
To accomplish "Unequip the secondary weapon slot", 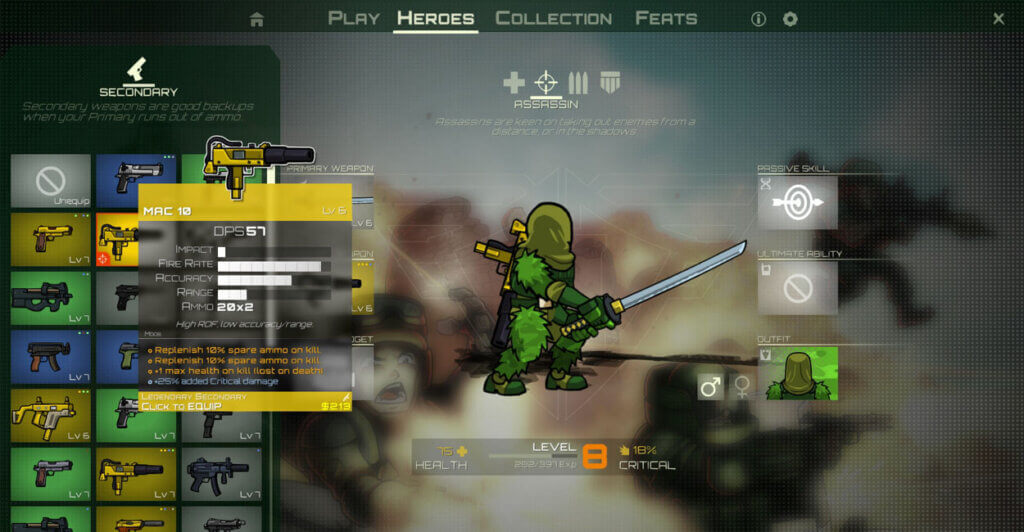I will click(x=51, y=181).
